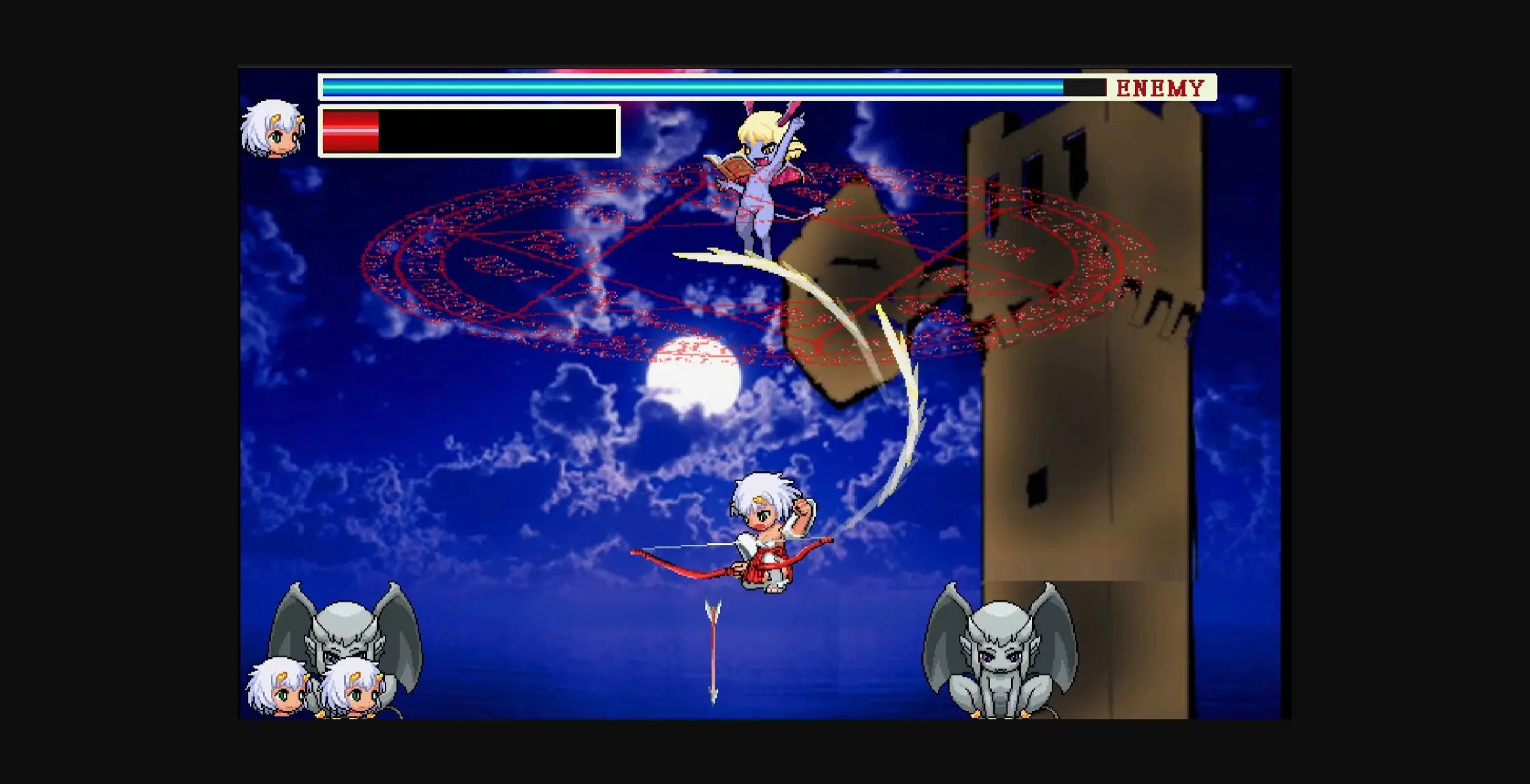Click the red player health bar
Screen dimensions: 1530x784
click(x=351, y=129)
